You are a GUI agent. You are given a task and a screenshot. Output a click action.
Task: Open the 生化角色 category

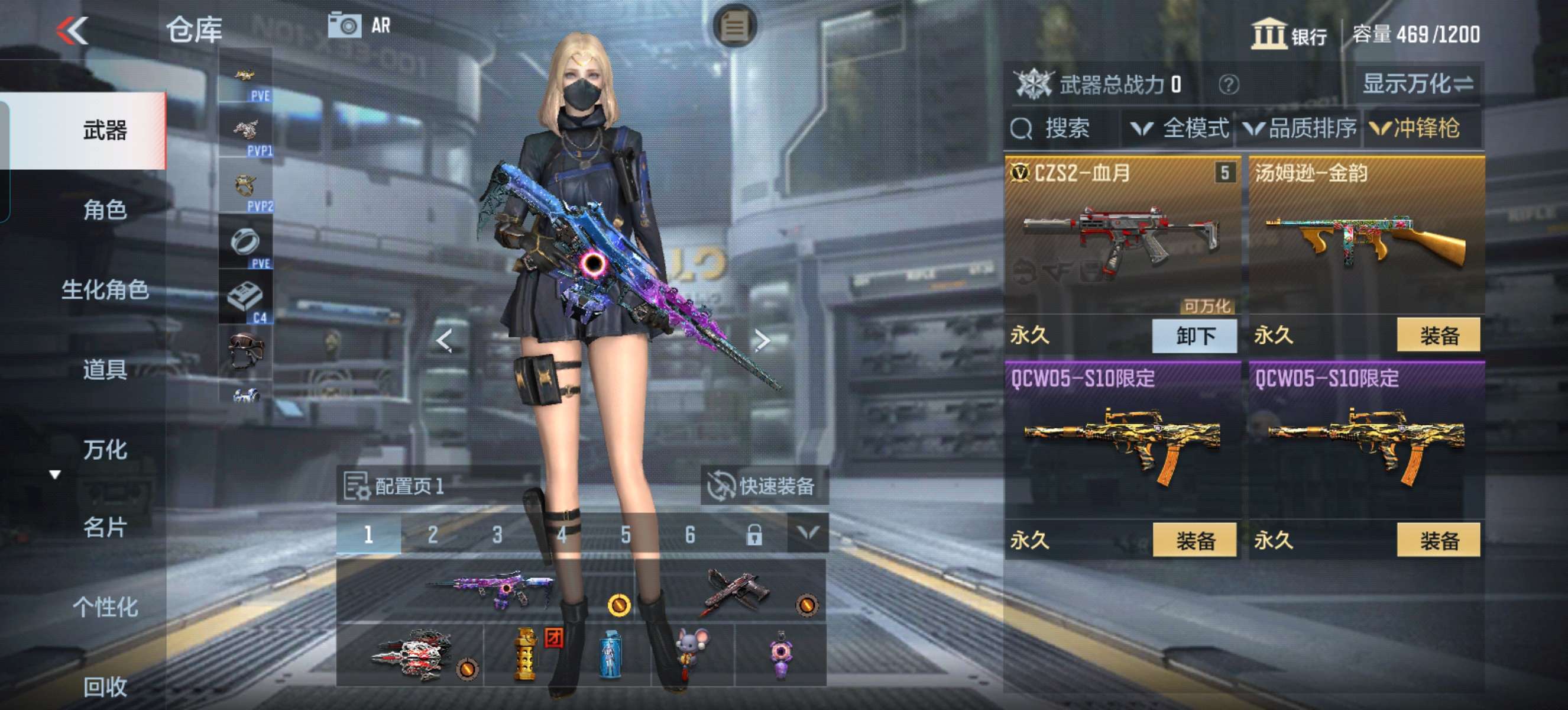pyautogui.click(x=105, y=290)
